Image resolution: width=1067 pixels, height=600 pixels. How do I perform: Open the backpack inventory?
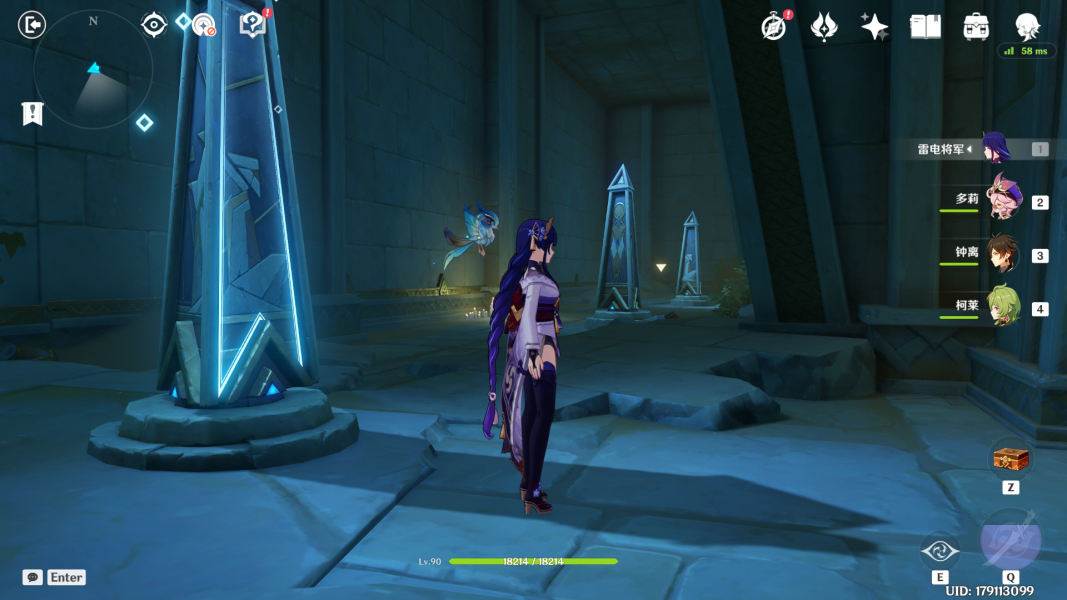click(x=976, y=27)
